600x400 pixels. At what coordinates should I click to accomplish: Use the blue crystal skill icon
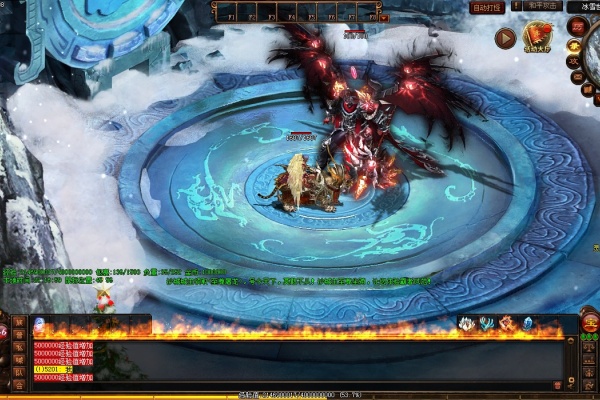point(527,323)
